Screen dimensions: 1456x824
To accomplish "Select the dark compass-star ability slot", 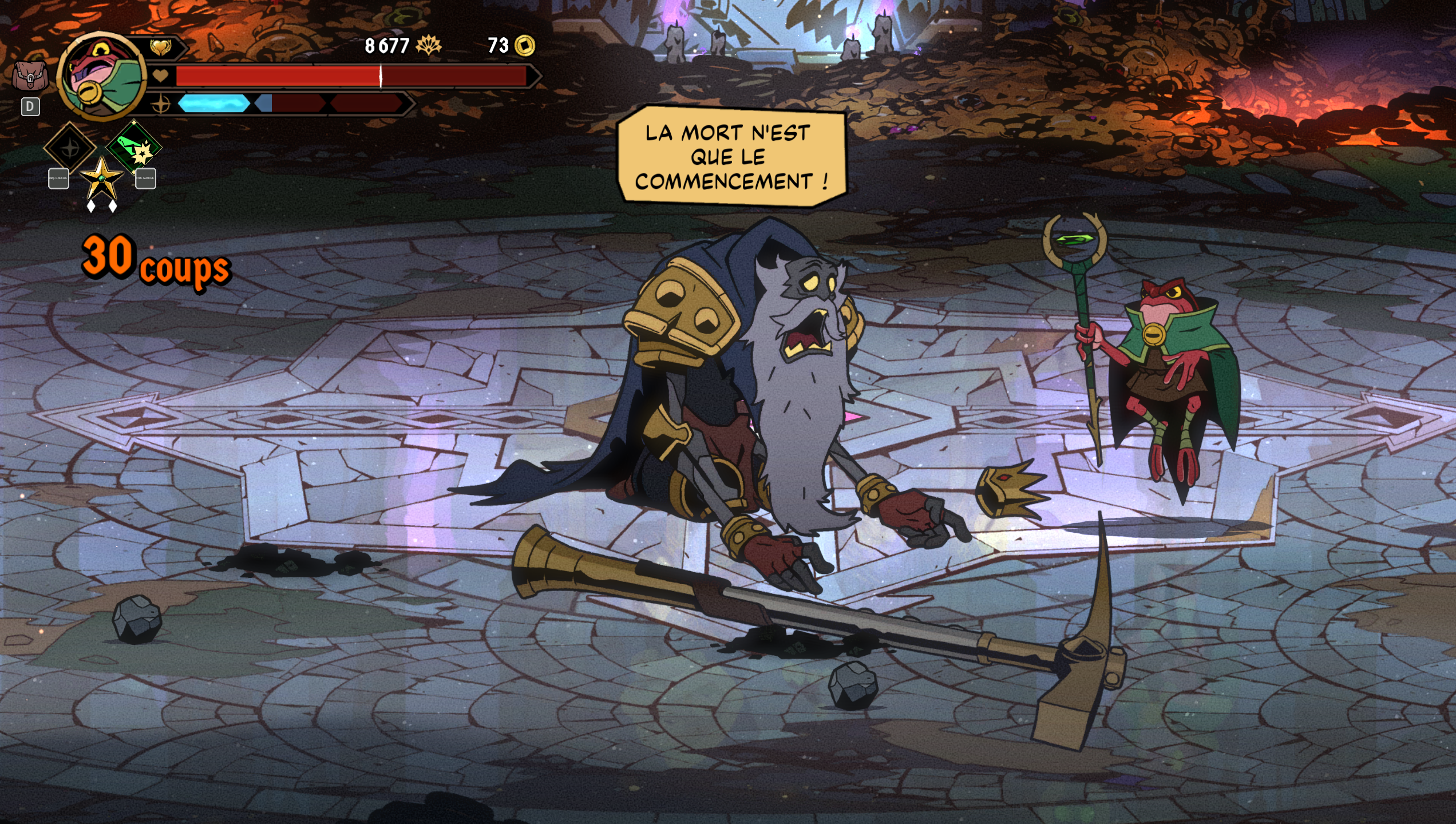I will [70, 148].
